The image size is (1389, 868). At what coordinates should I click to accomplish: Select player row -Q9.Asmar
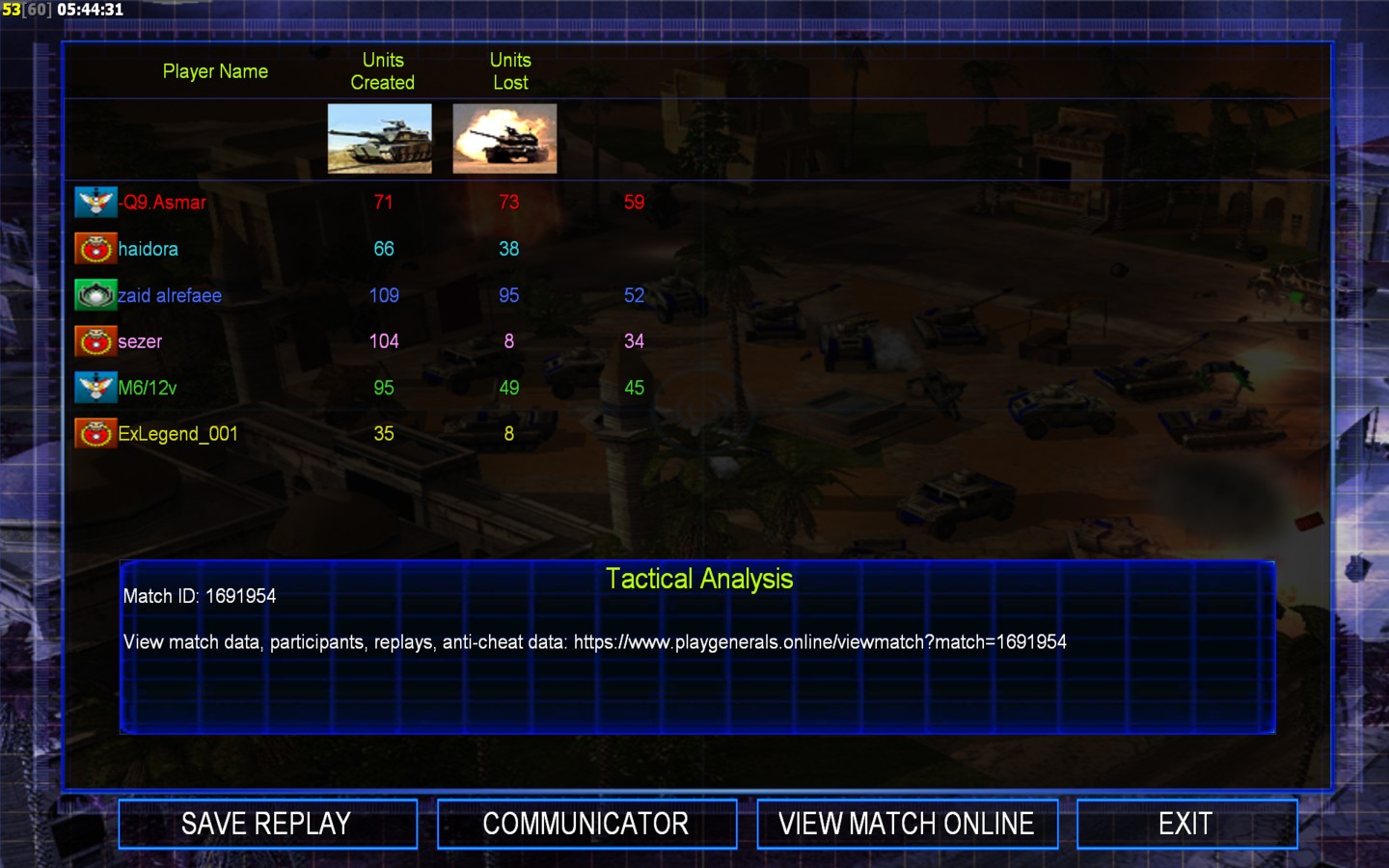(164, 203)
